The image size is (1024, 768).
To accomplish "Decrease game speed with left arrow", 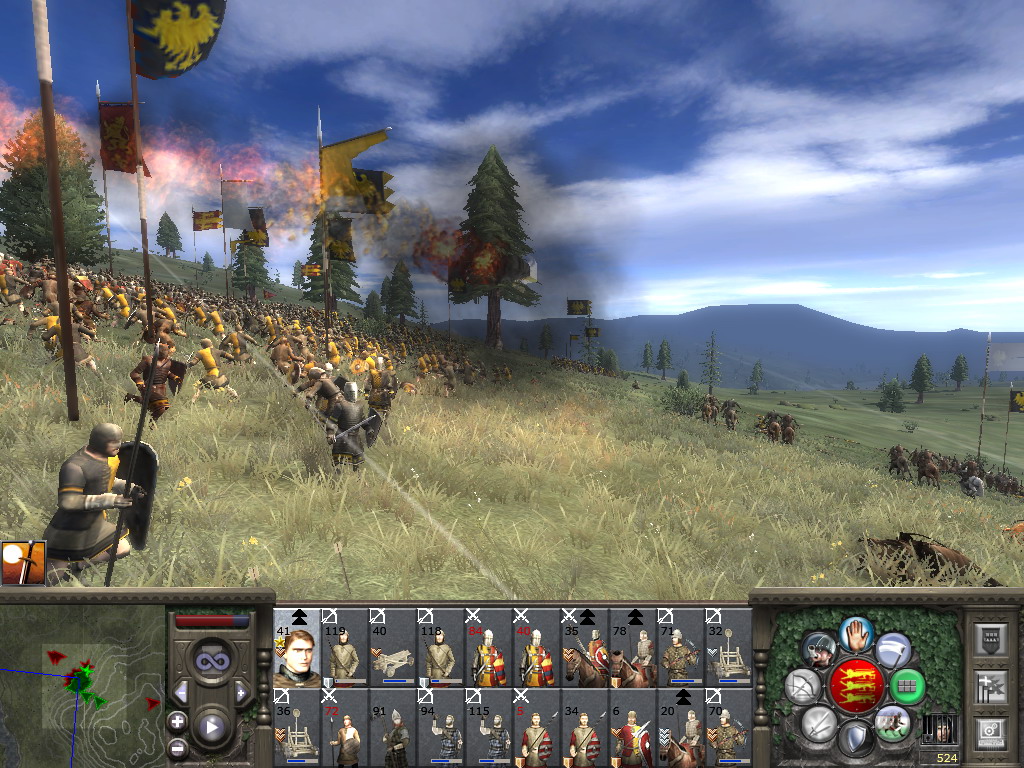I will coord(181,692).
